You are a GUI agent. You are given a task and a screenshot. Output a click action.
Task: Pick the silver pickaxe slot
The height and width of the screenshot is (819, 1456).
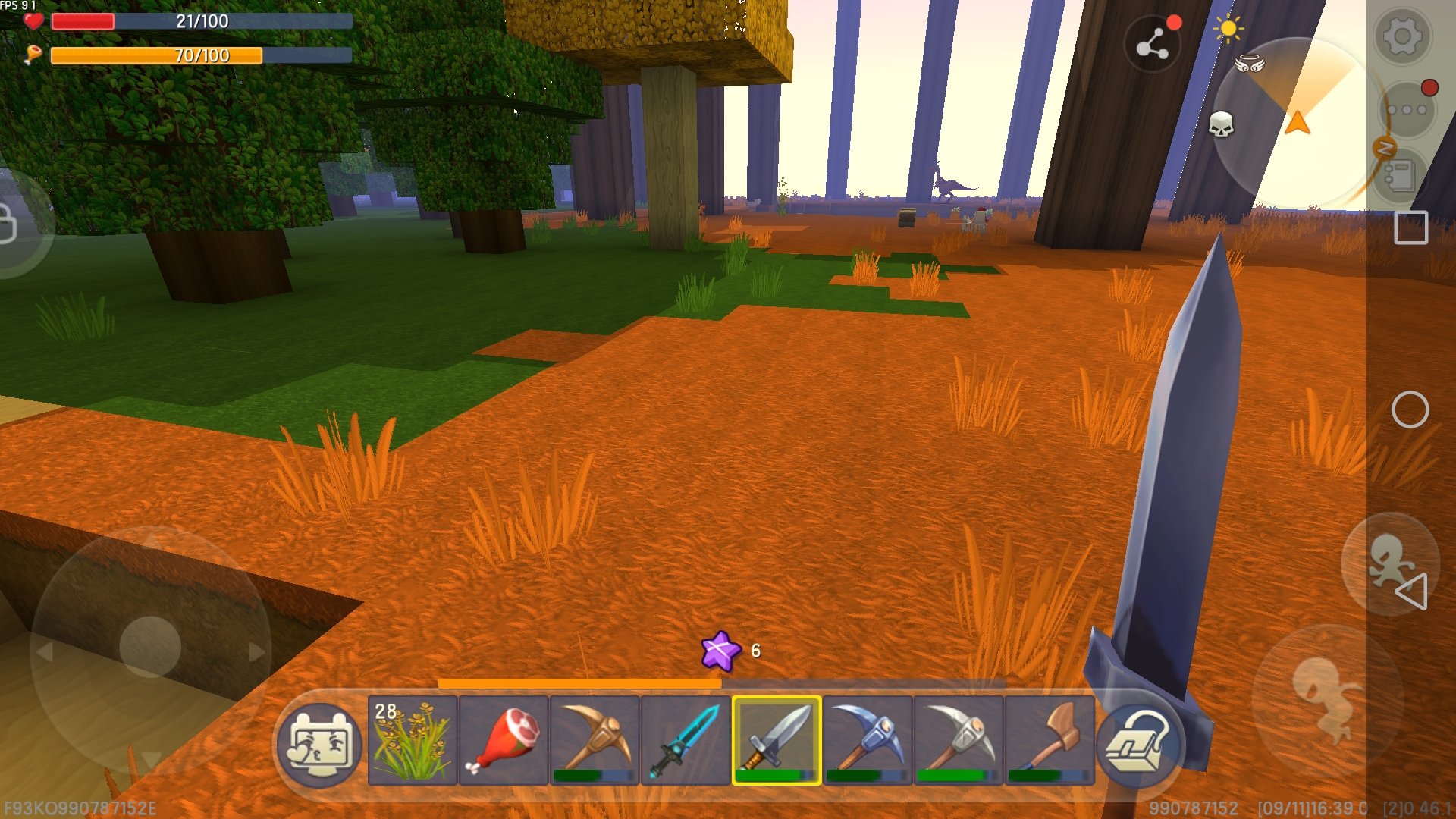(959, 740)
